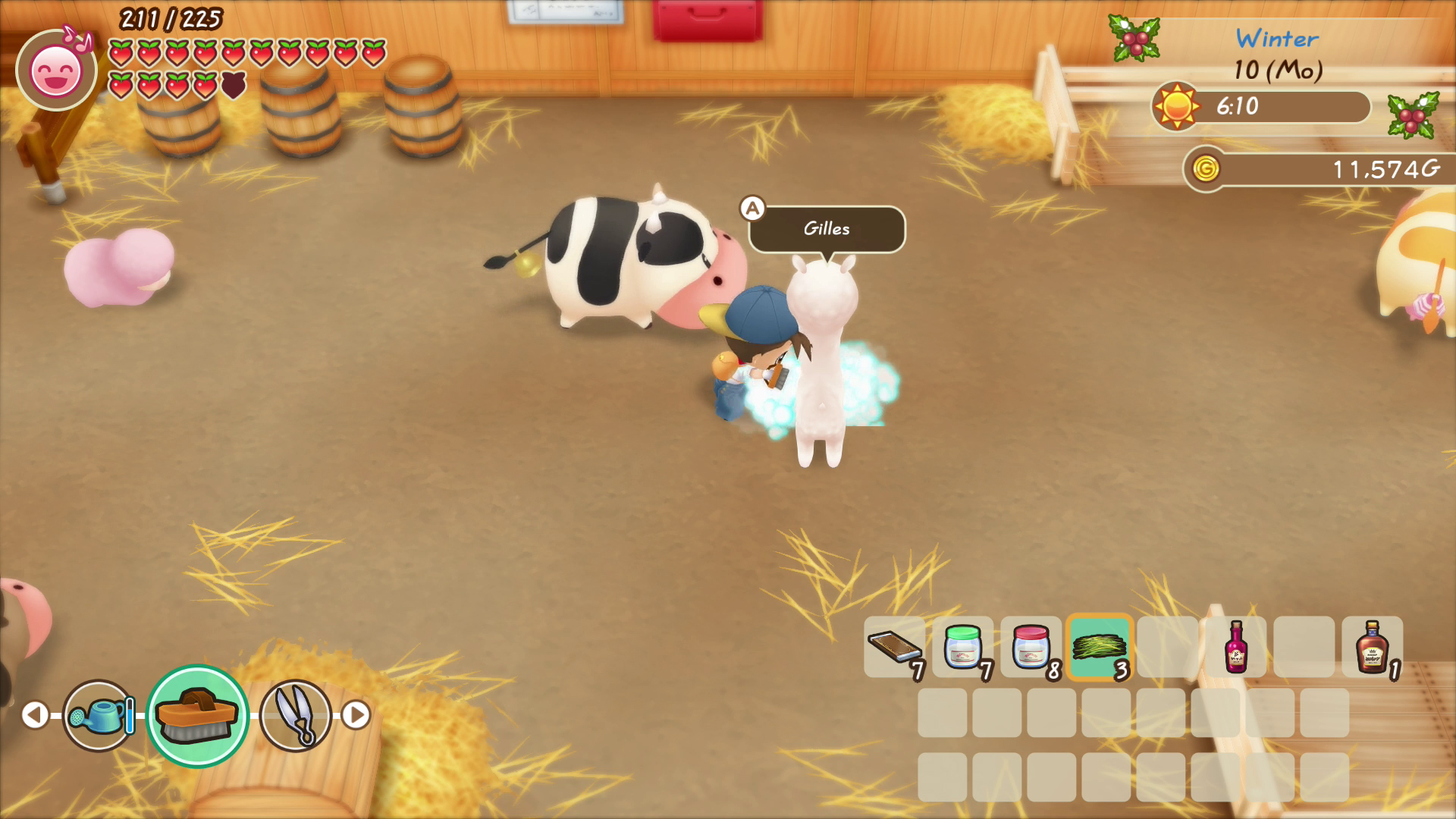Switch to the clippers tool

296,715
